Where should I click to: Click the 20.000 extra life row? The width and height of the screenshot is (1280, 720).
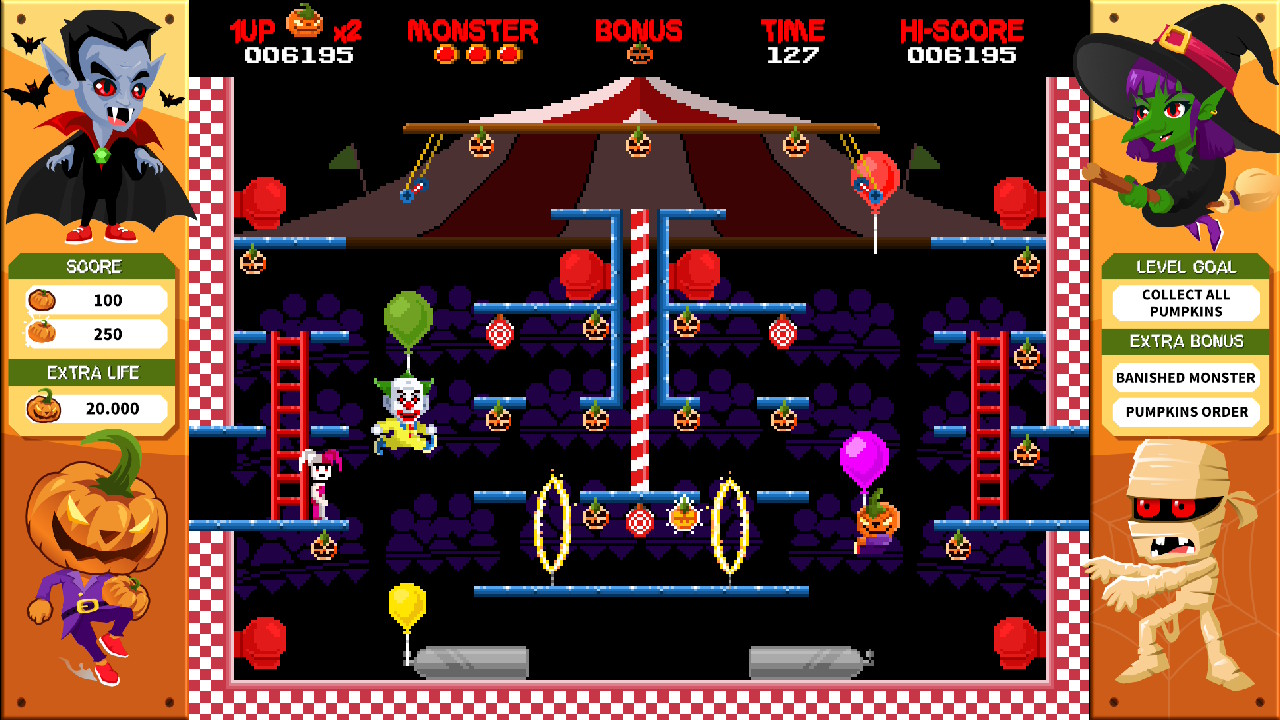tap(96, 408)
